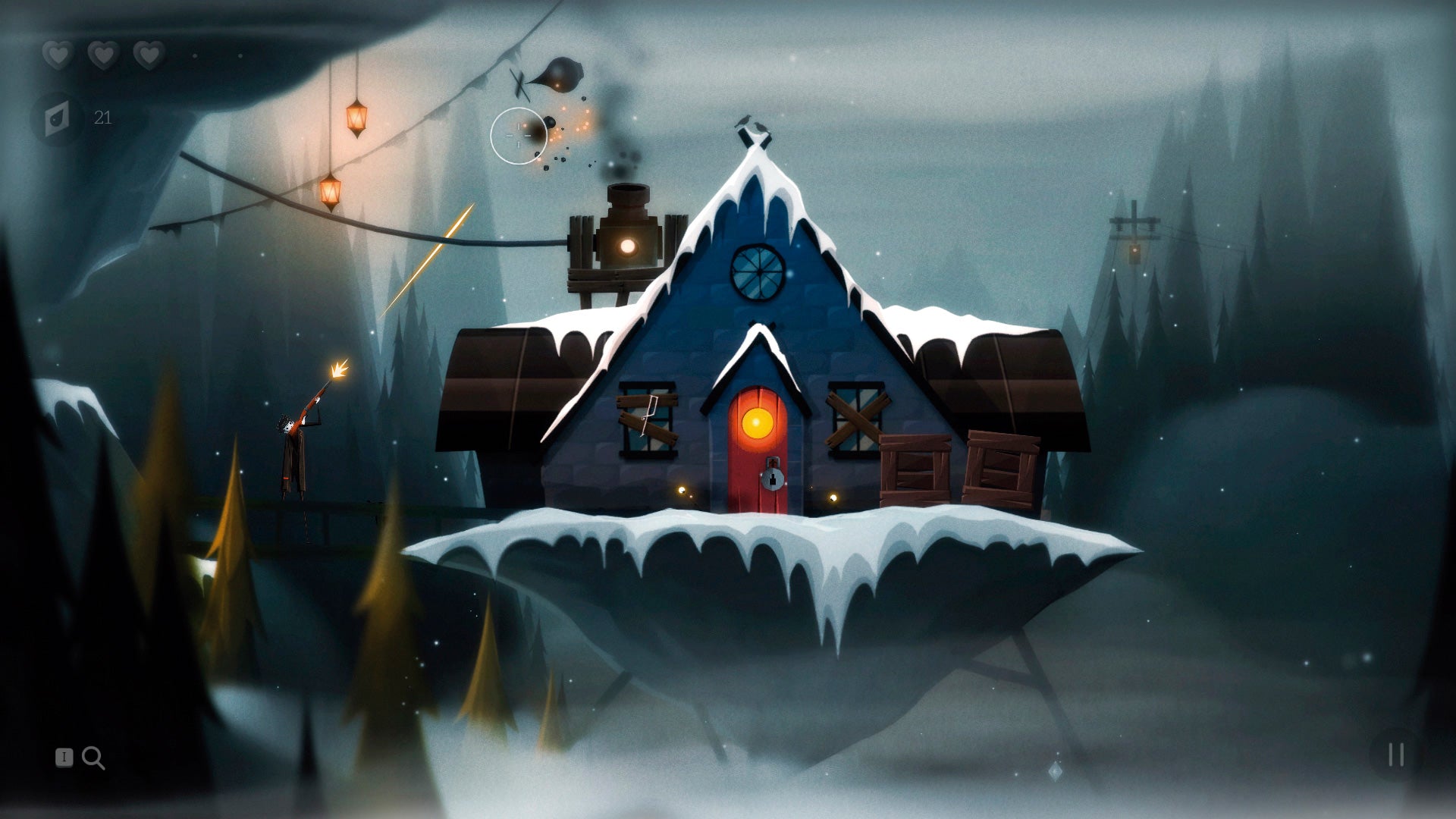This screenshot has height=819, width=1456.
Task: Click the ink counter showing 21
Action: [103, 118]
